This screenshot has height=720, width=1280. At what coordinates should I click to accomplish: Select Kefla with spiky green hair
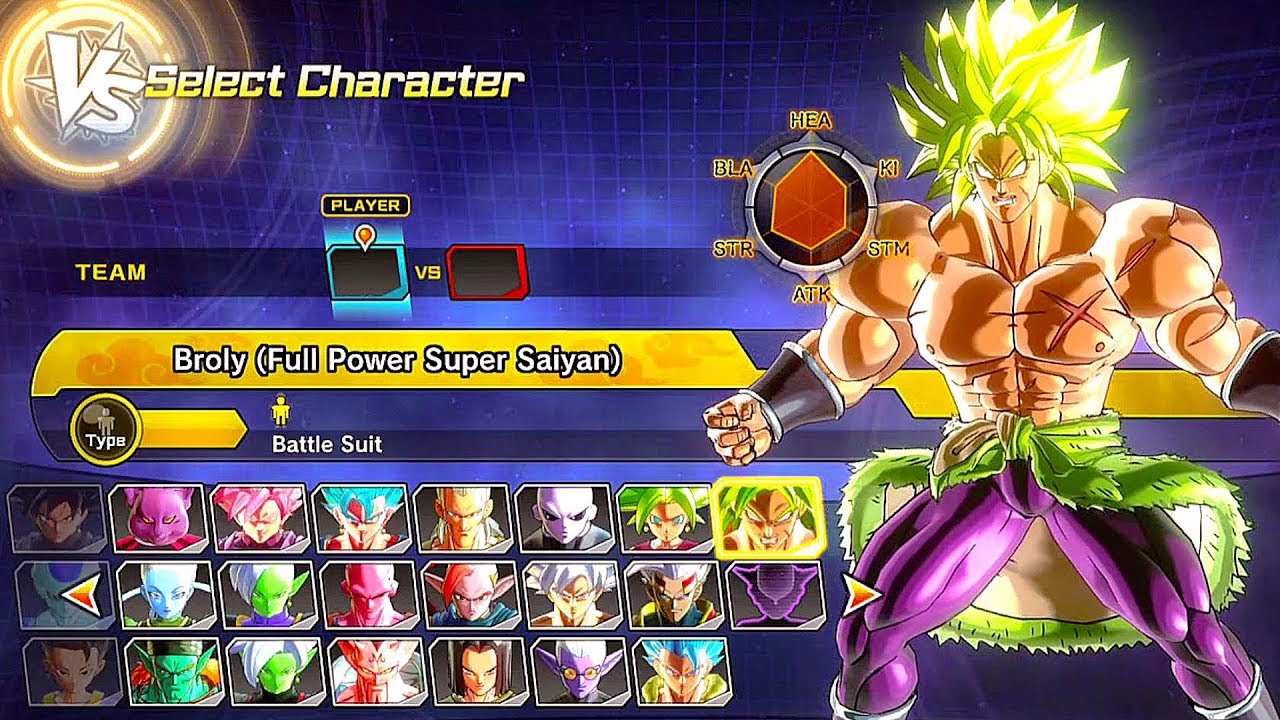point(667,518)
